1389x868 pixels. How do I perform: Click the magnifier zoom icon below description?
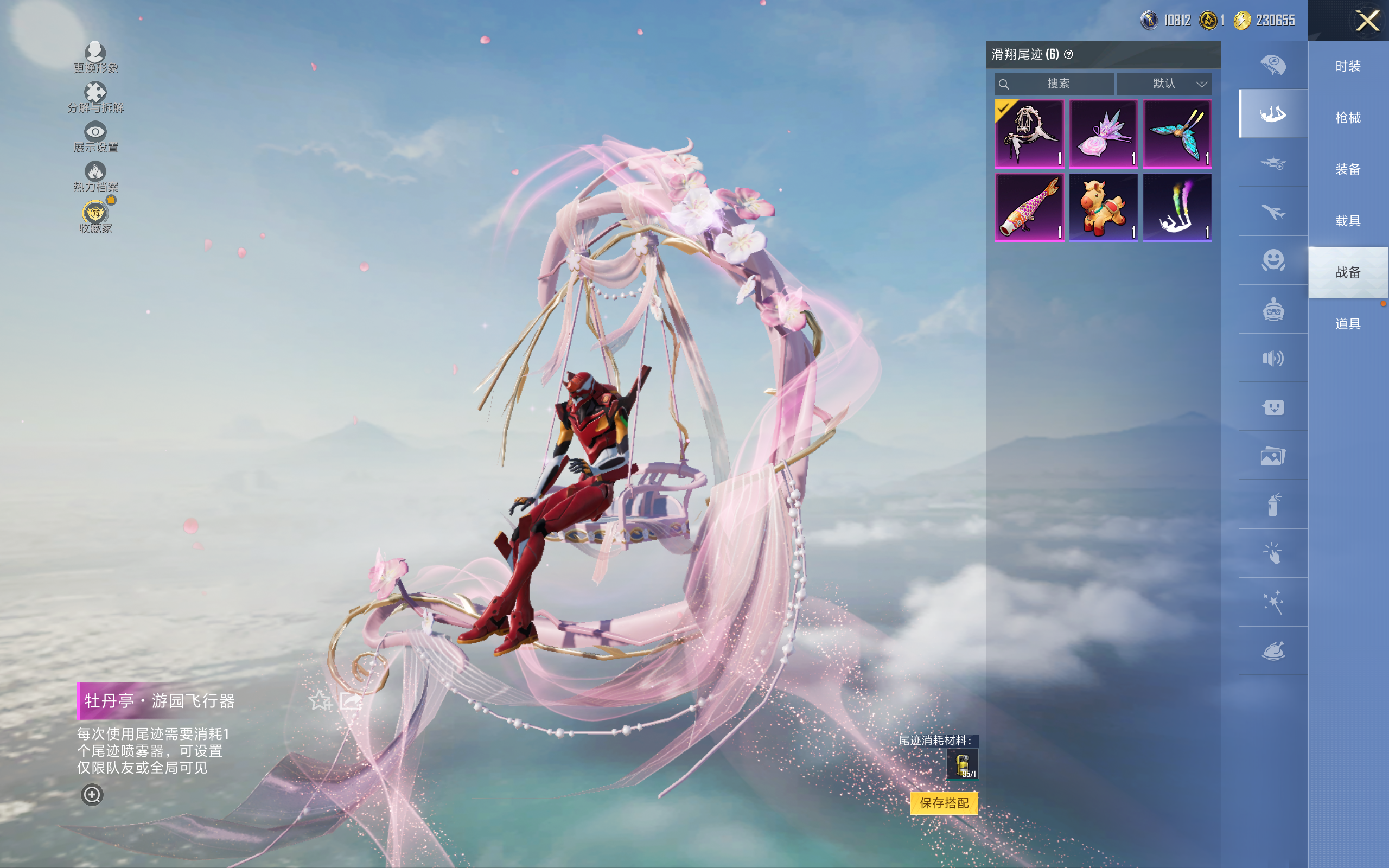92,795
